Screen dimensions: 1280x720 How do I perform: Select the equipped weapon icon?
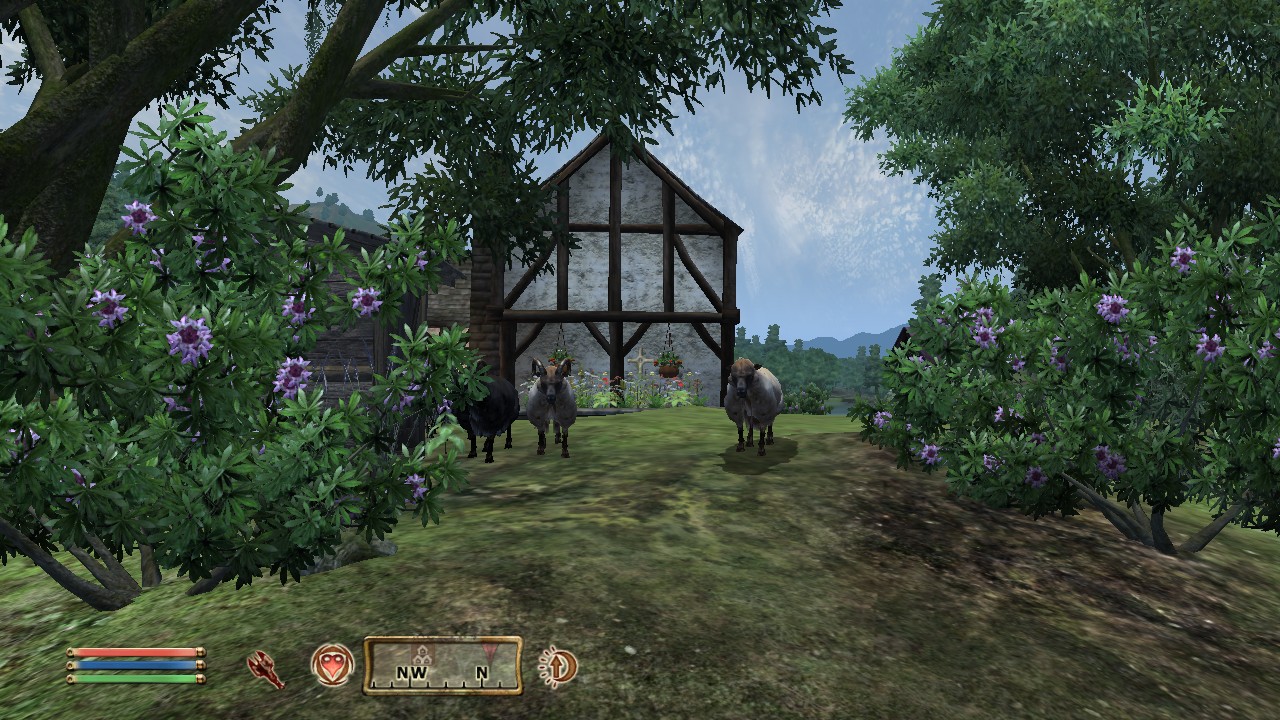click(266, 668)
